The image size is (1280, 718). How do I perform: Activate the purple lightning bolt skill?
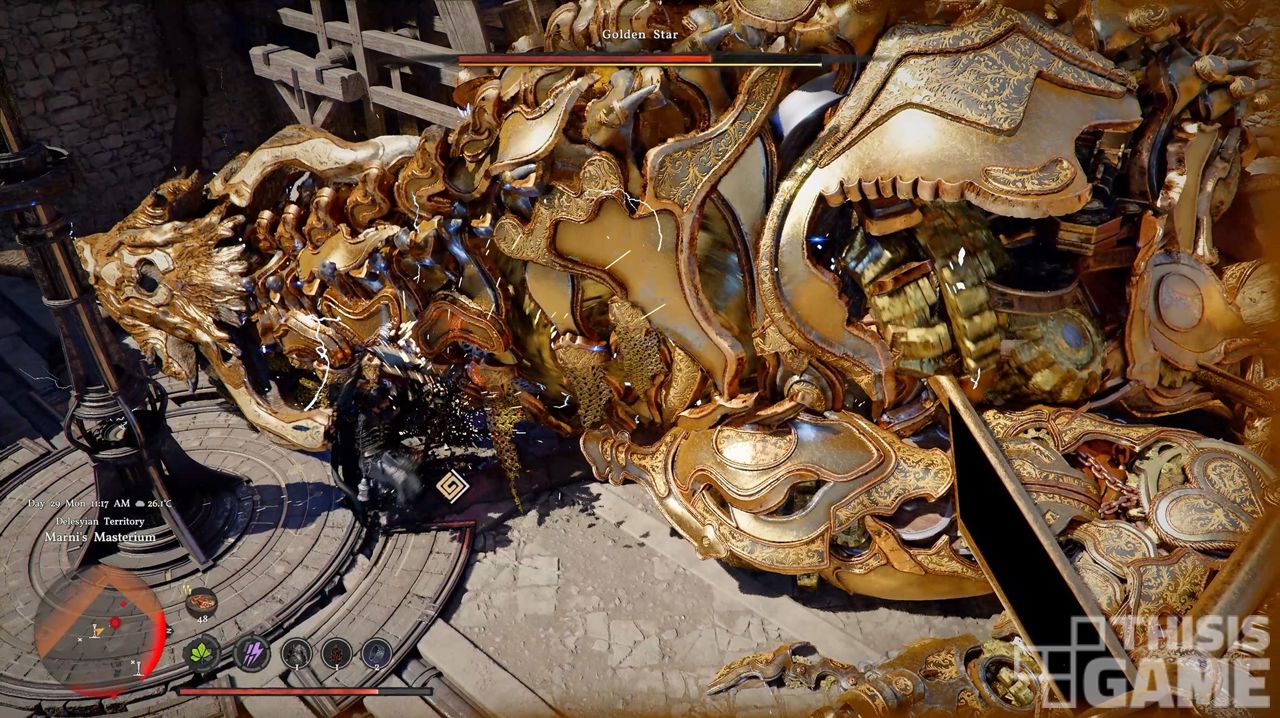pyautogui.click(x=251, y=654)
